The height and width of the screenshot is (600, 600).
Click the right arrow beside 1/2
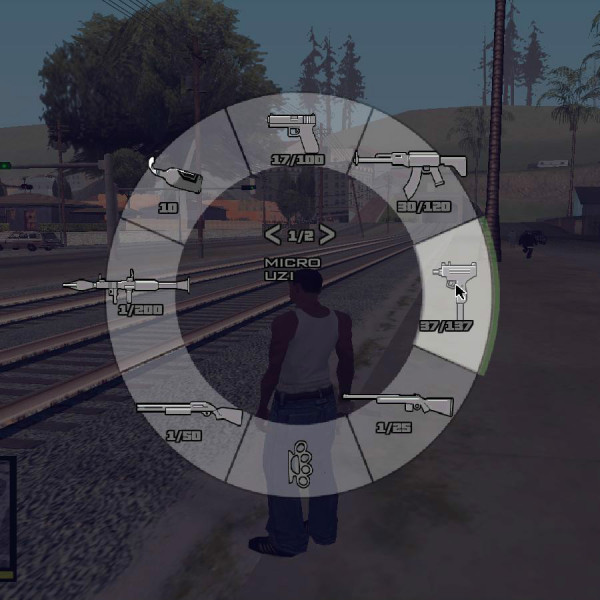327,235
